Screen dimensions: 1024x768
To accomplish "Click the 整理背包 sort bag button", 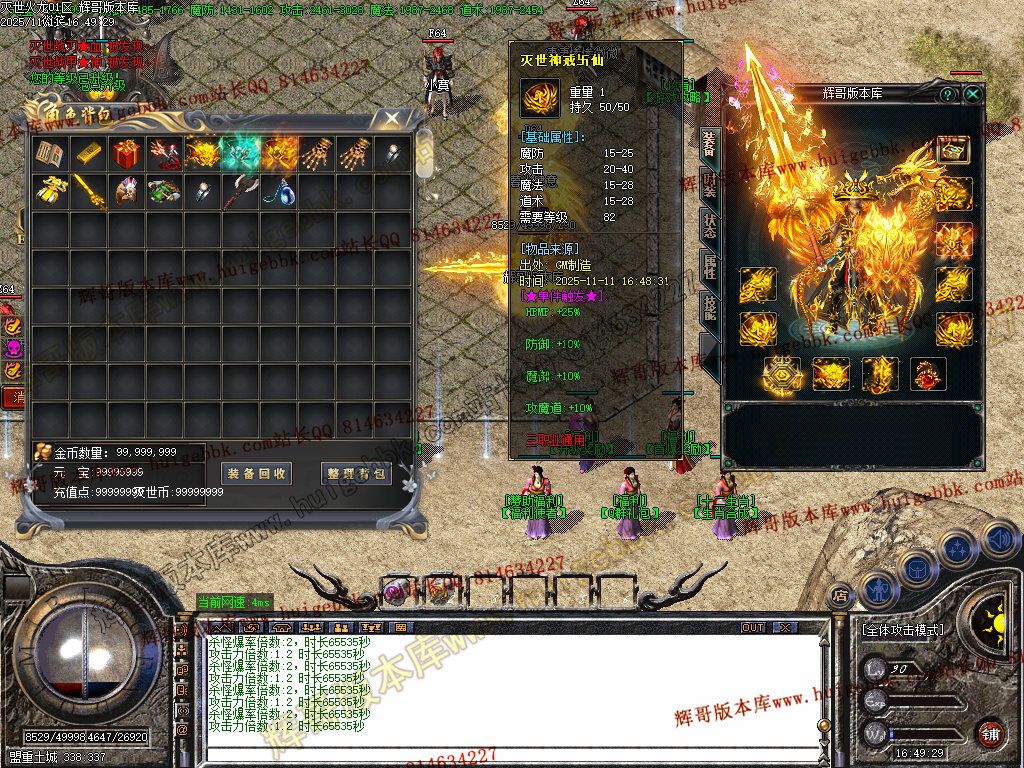I will coord(356,473).
